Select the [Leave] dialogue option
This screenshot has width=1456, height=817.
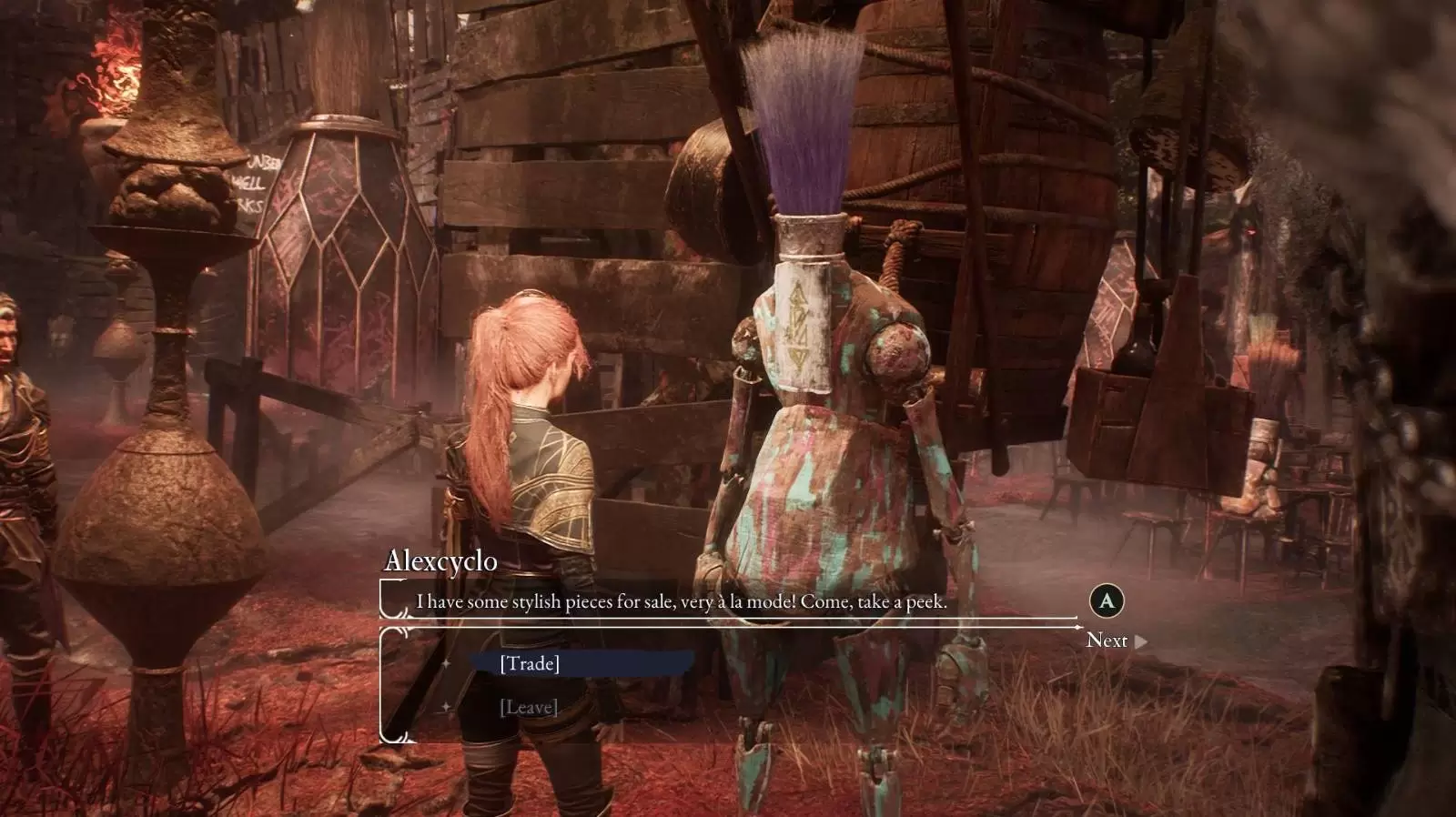[529, 707]
